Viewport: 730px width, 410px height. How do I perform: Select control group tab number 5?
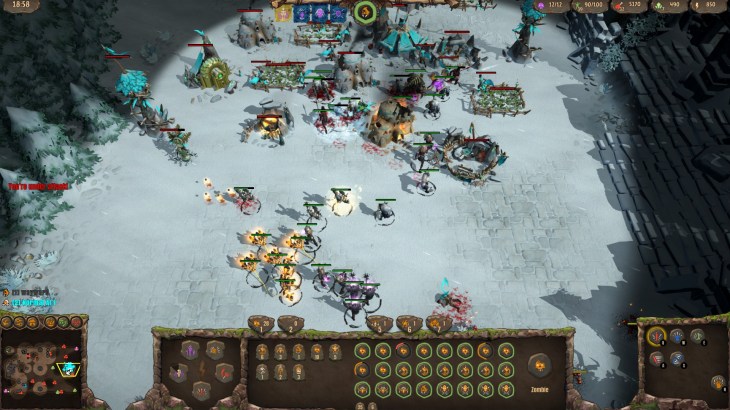coord(380,324)
